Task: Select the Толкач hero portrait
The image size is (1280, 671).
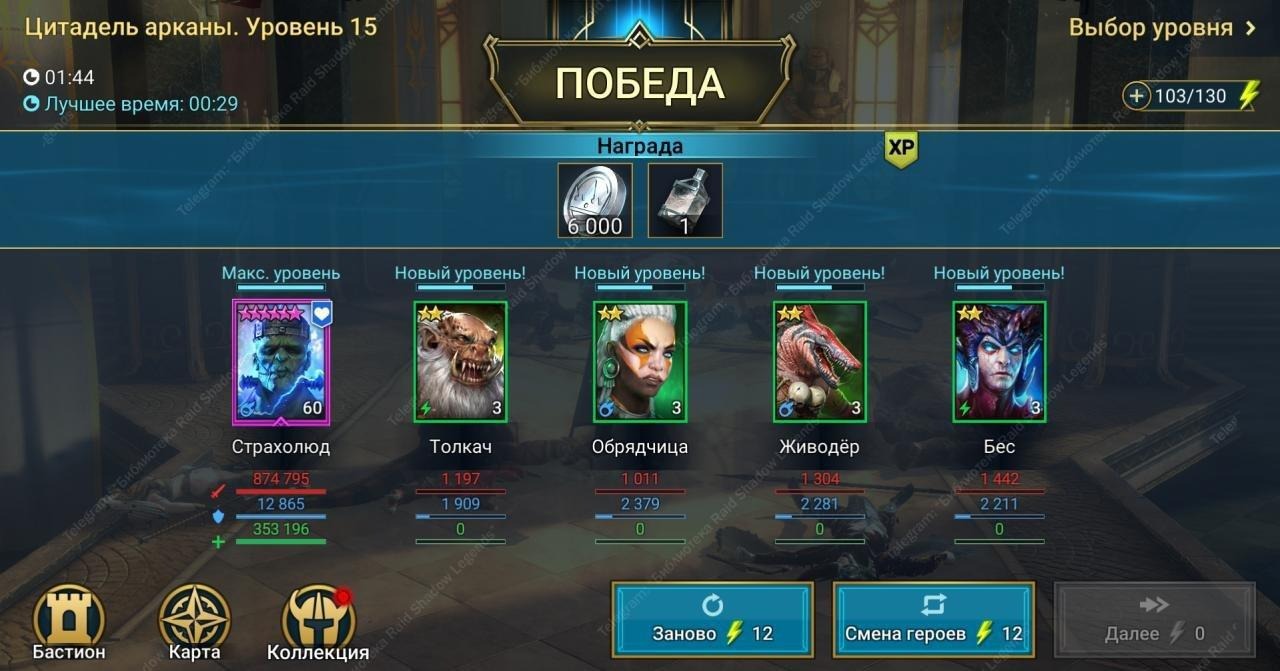Action: point(460,362)
